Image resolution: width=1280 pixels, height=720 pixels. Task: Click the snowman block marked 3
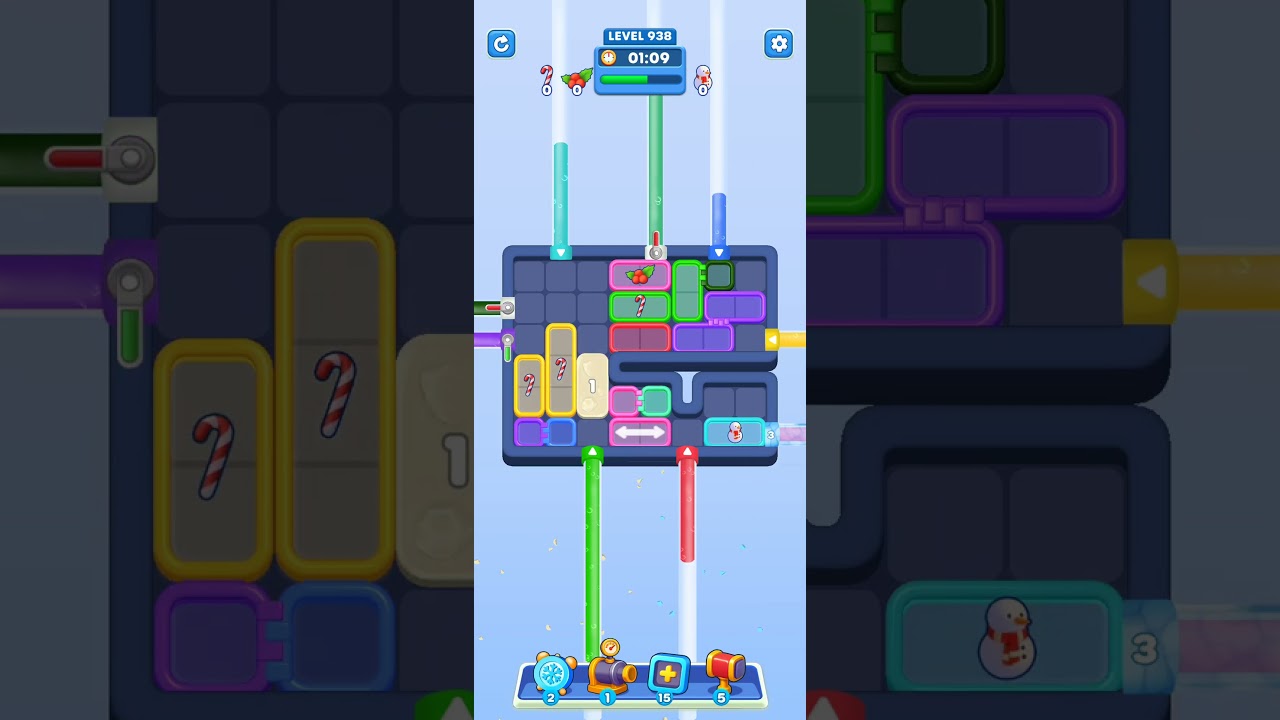tap(735, 433)
